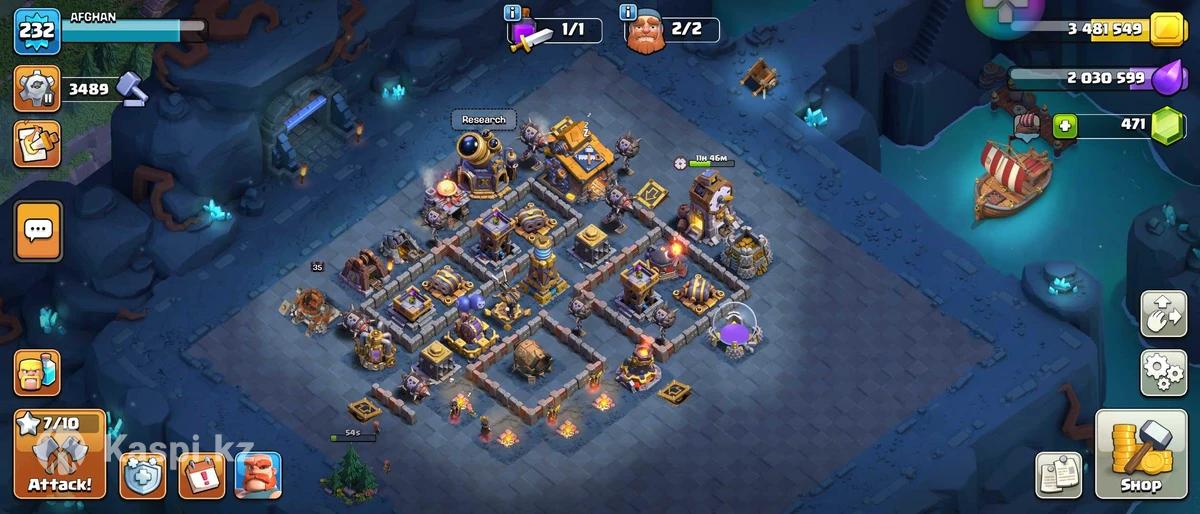The width and height of the screenshot is (1200, 514).
Task: Start a battle with the Attack! button
Action: (x=59, y=454)
